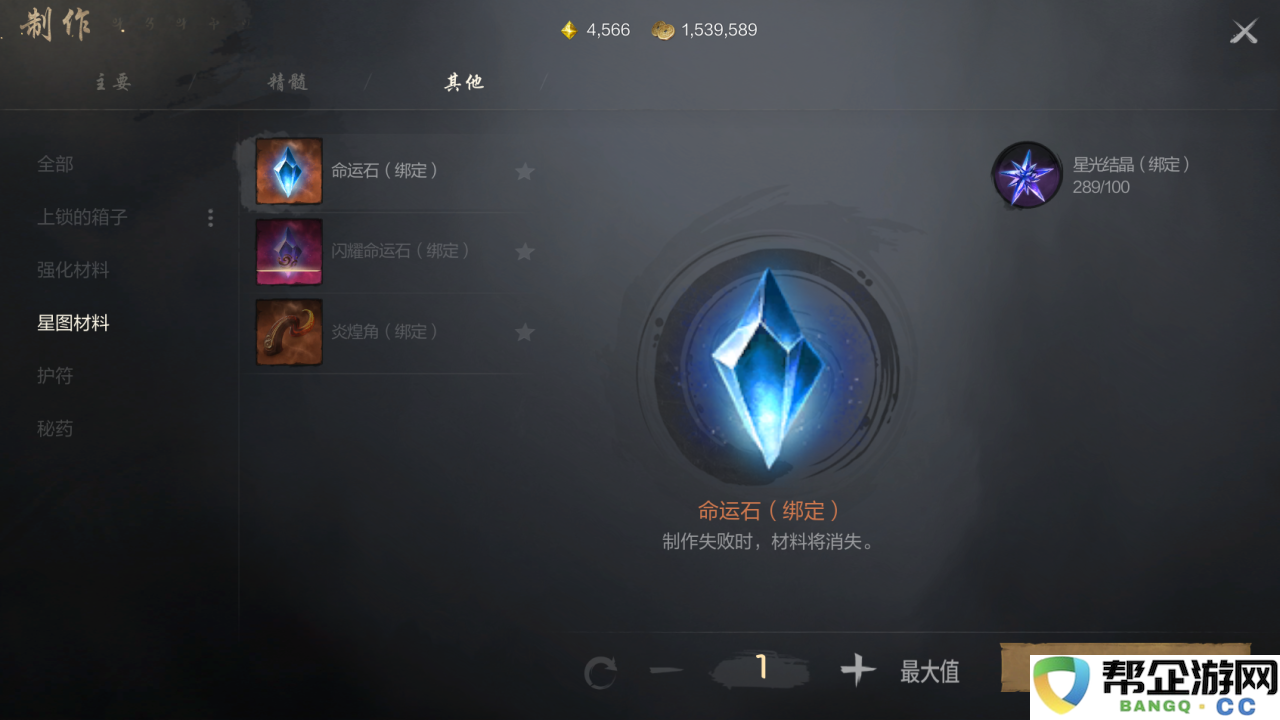Image resolution: width=1280 pixels, height=720 pixels.
Task: Select the 命运石（绑定）recipe icon
Action: (x=288, y=170)
